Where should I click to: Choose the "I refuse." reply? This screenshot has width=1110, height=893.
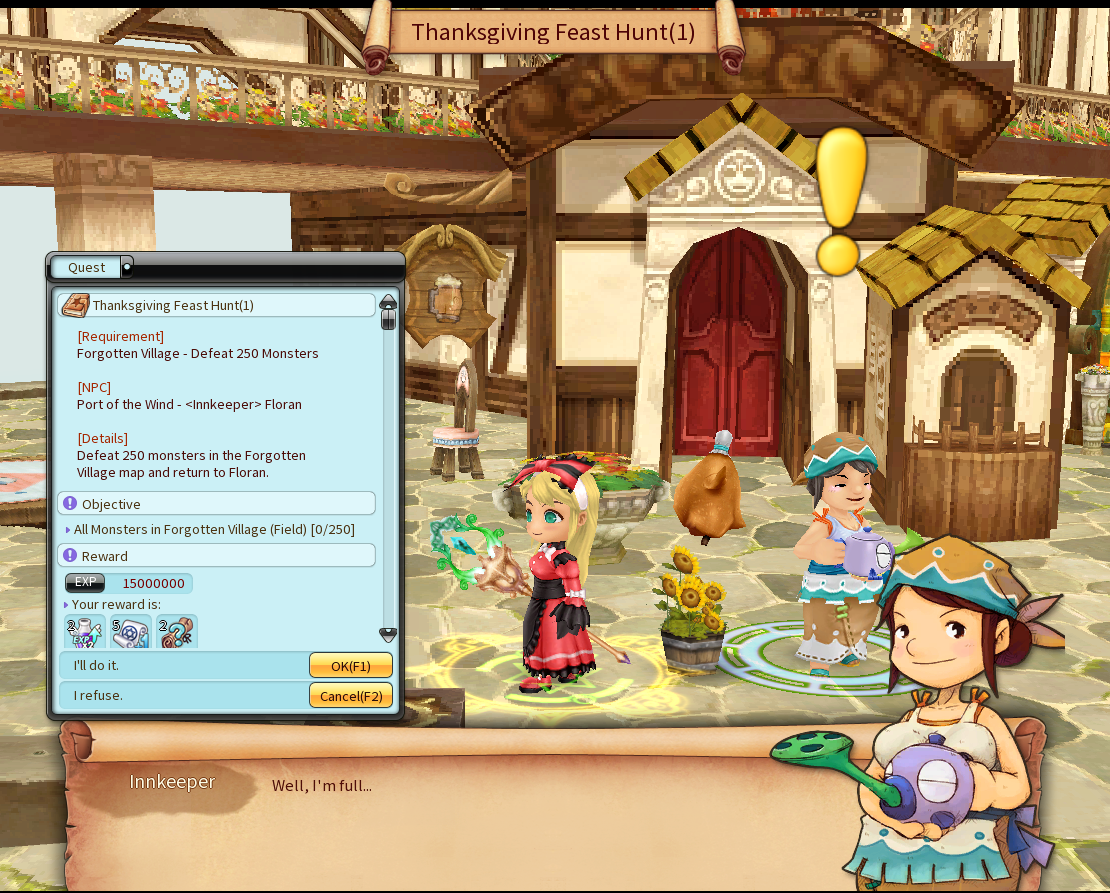(x=98, y=695)
